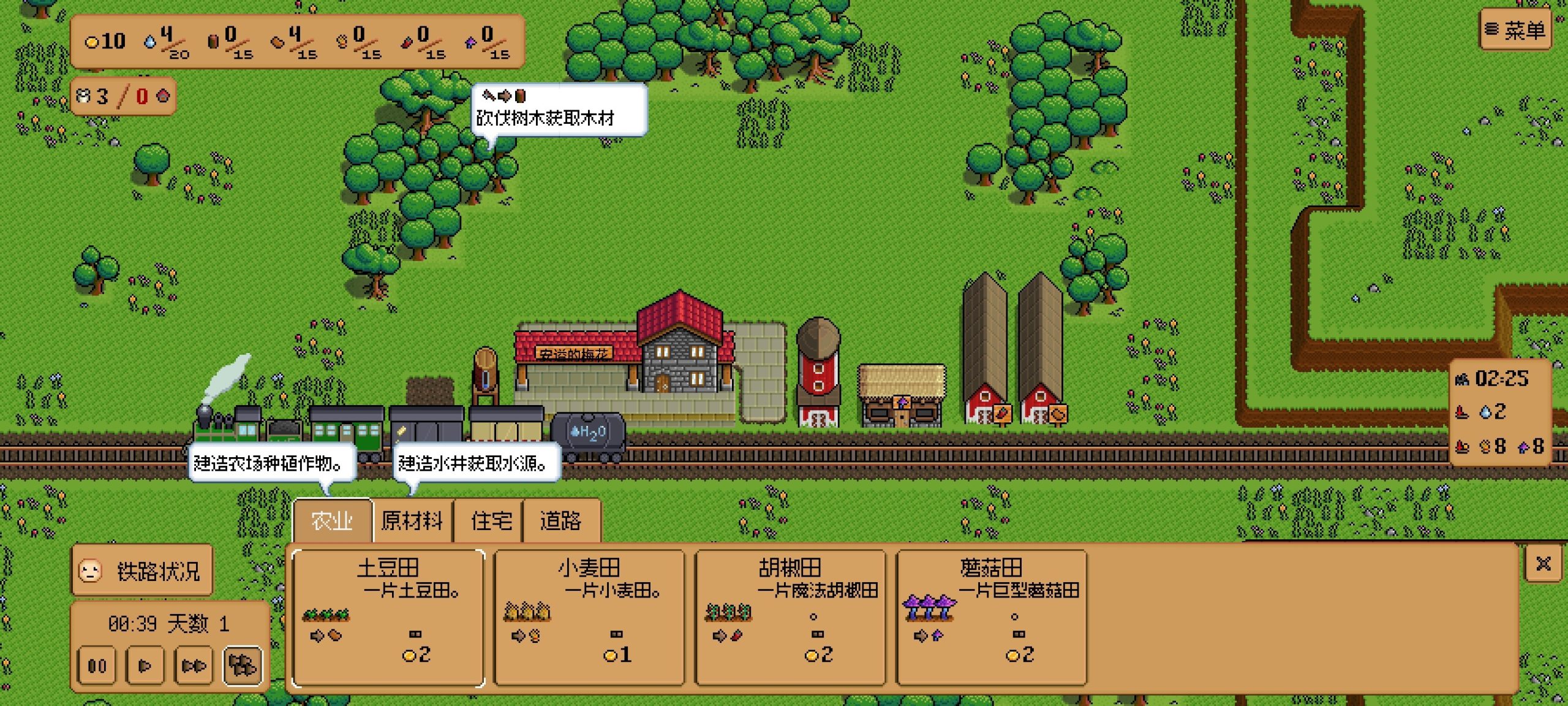This screenshot has height=706, width=1568.
Task: Open the 住宅 housing tab
Action: (x=488, y=520)
